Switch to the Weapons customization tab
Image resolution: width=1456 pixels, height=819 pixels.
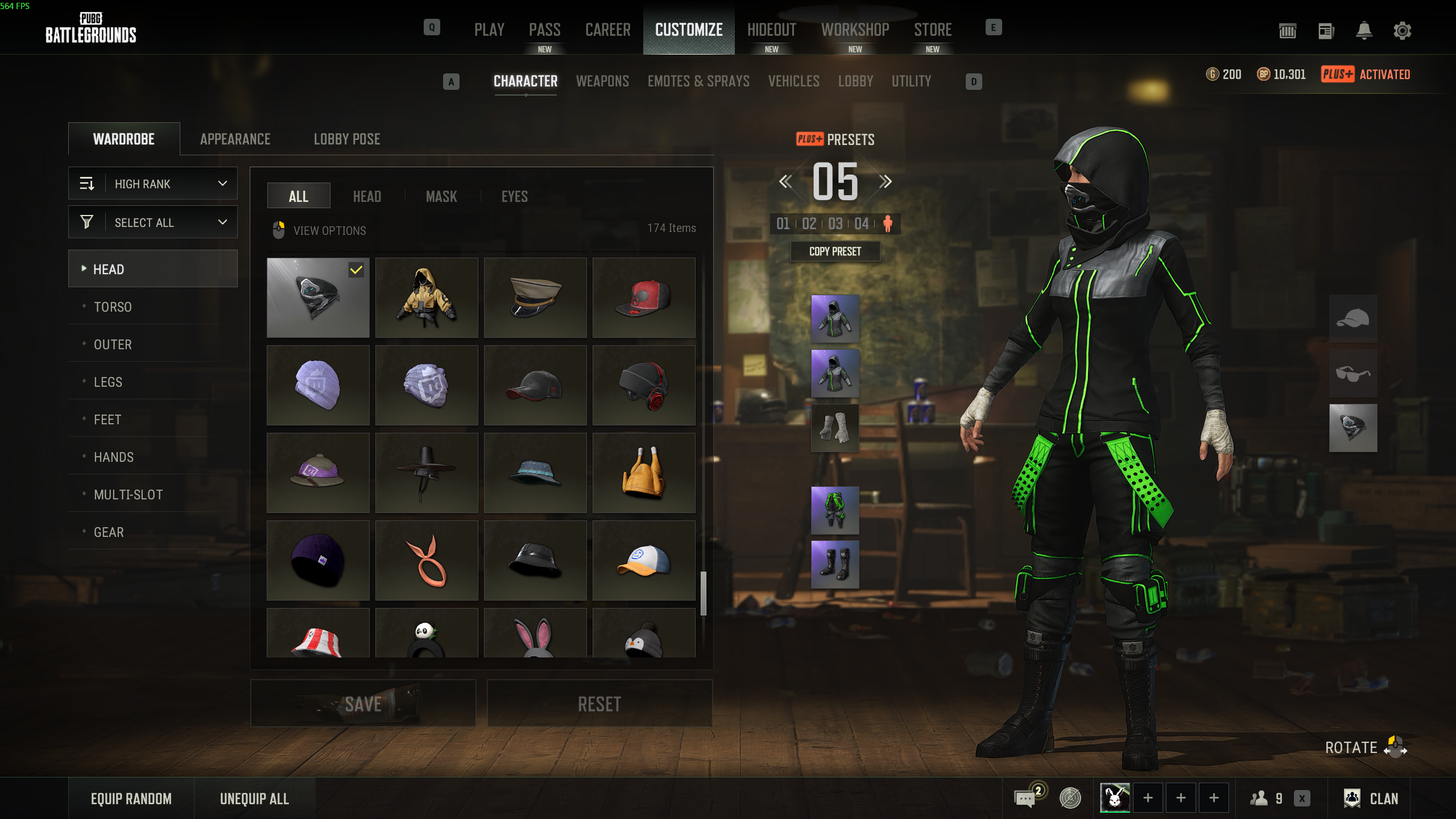coord(602,81)
